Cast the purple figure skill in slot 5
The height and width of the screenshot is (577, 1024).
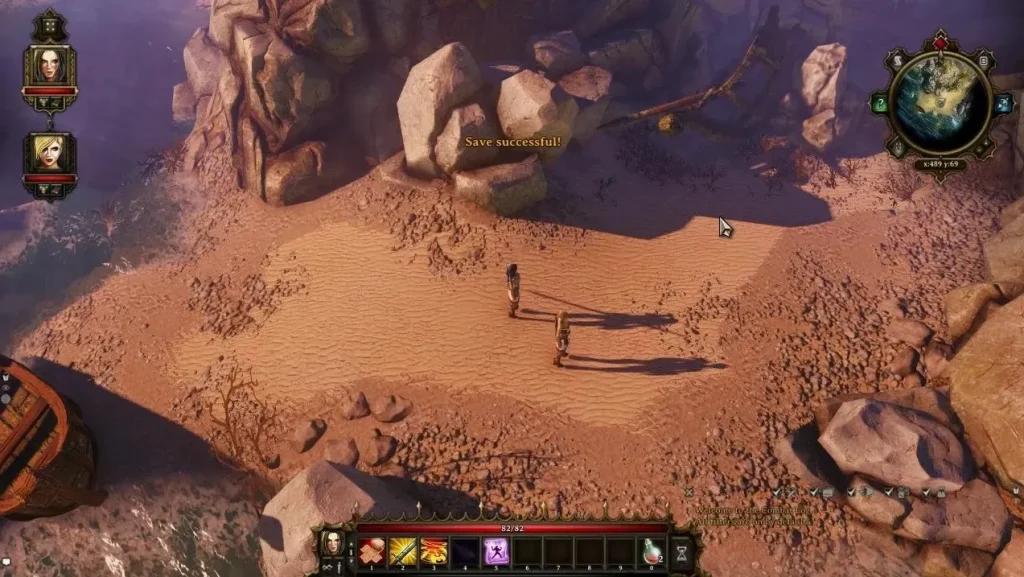[x=496, y=551]
